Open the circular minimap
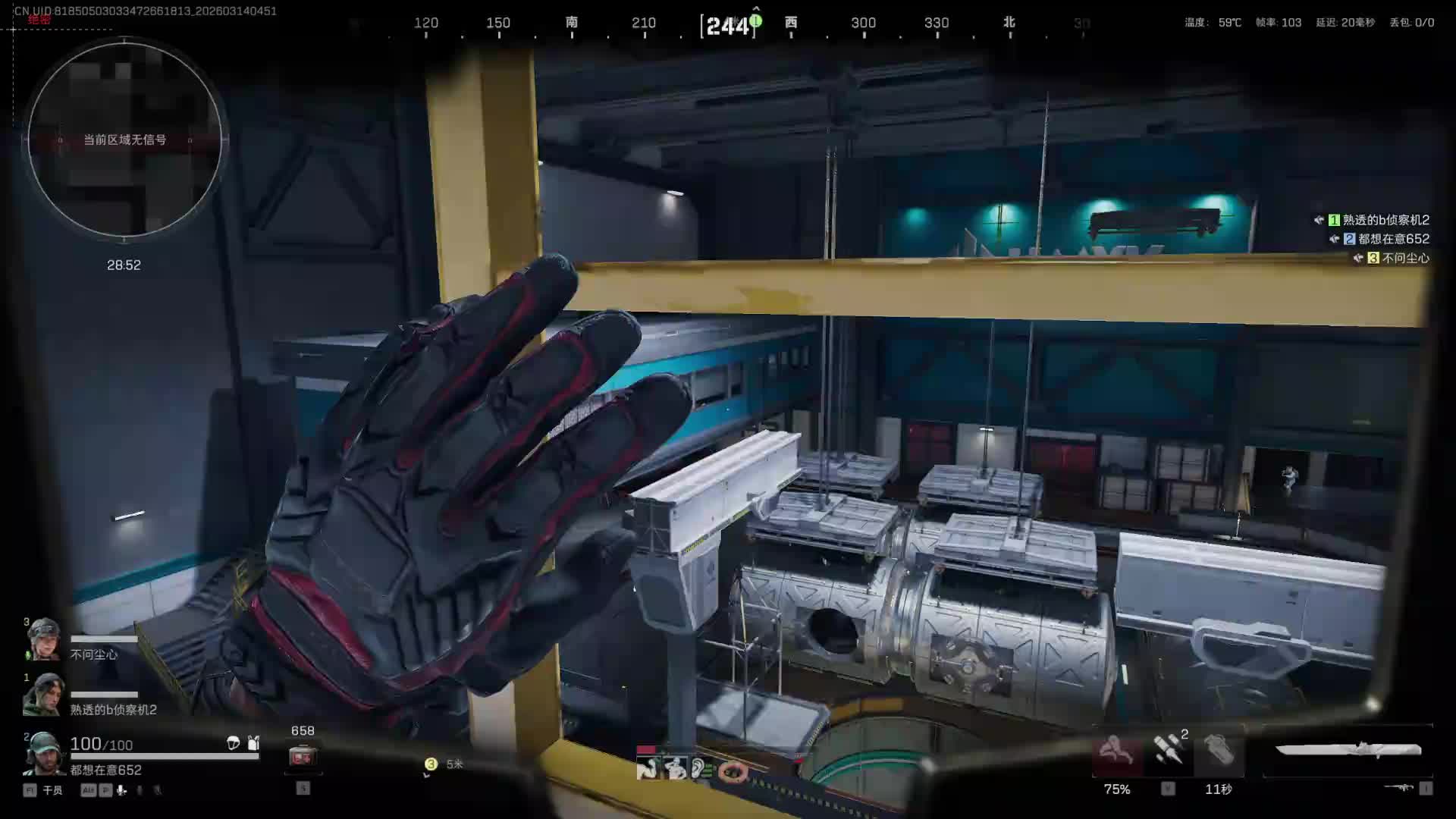Viewport: 1456px width, 819px height. (125, 140)
